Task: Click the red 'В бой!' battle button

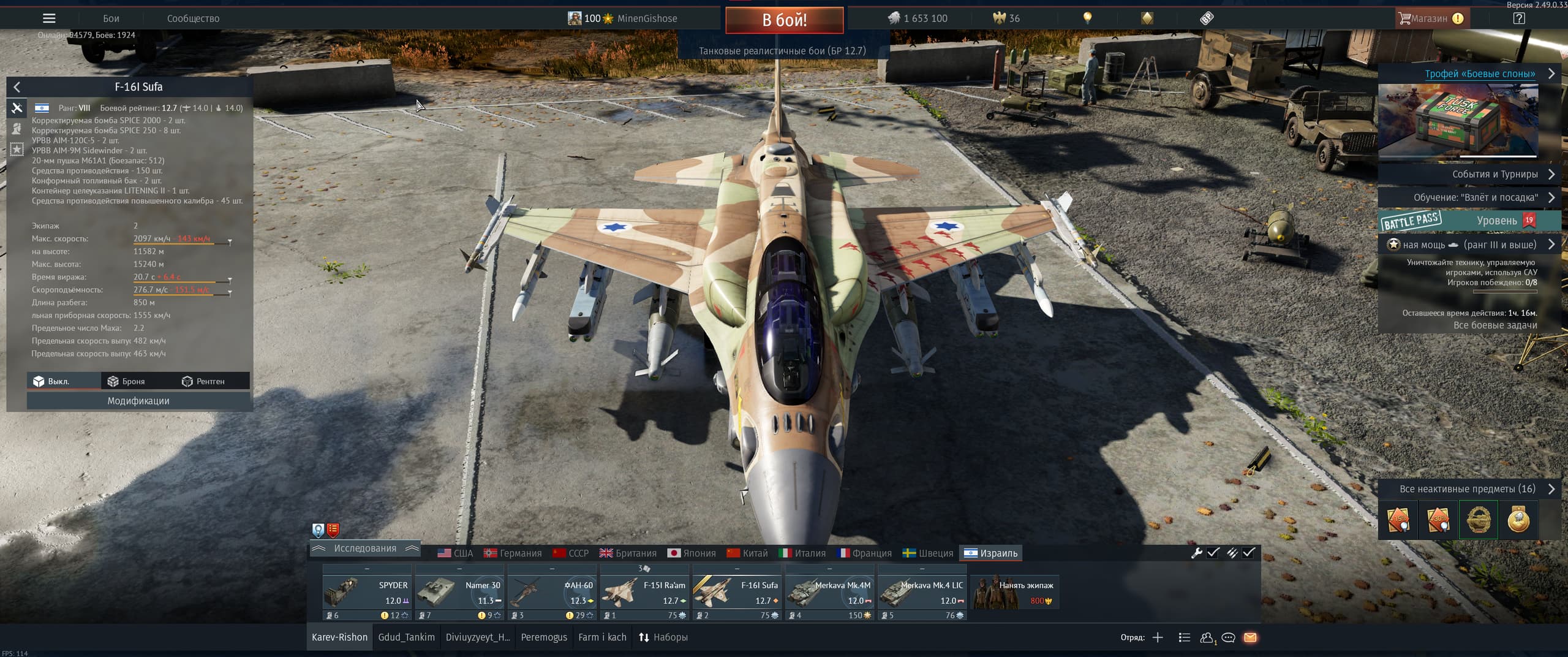Action: tap(784, 20)
